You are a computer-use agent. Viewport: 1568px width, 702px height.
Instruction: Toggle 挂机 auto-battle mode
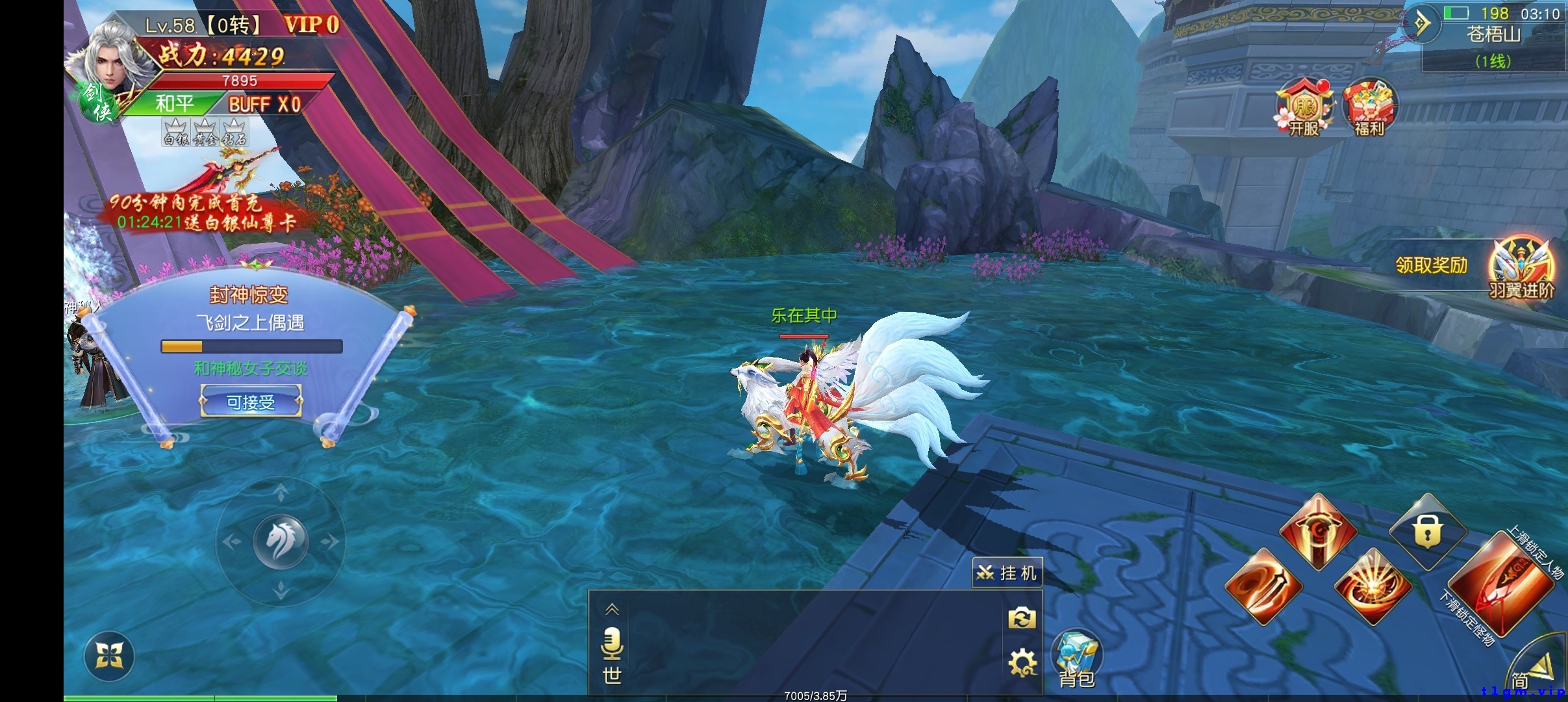click(x=1007, y=573)
